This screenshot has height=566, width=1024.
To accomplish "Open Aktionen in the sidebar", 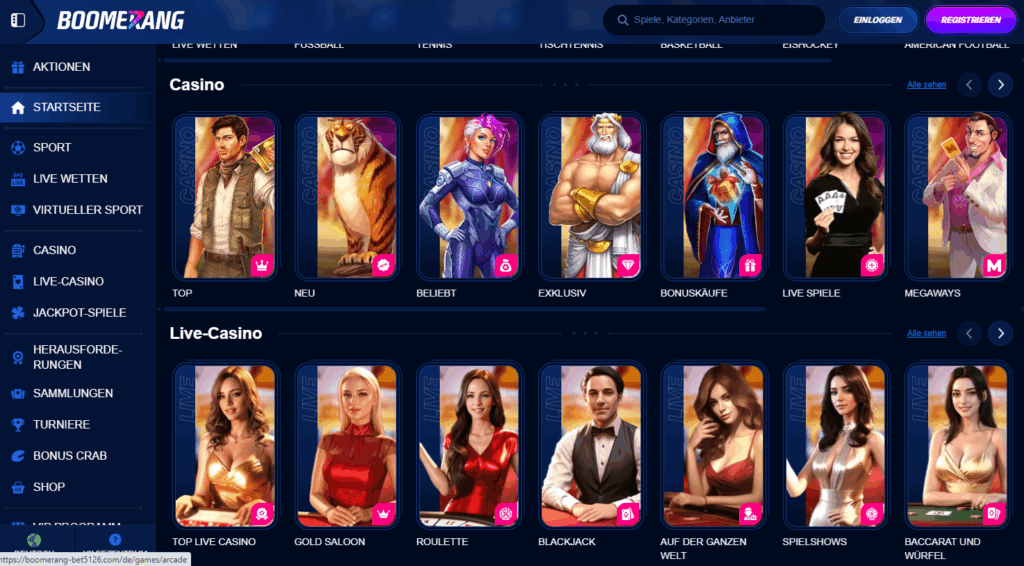I will tap(61, 67).
